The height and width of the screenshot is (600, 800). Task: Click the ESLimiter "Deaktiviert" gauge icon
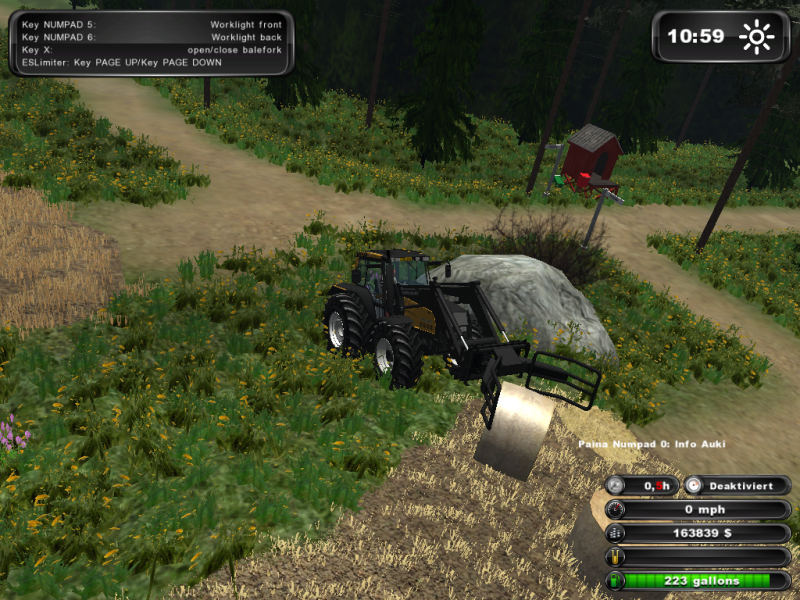coord(695,486)
